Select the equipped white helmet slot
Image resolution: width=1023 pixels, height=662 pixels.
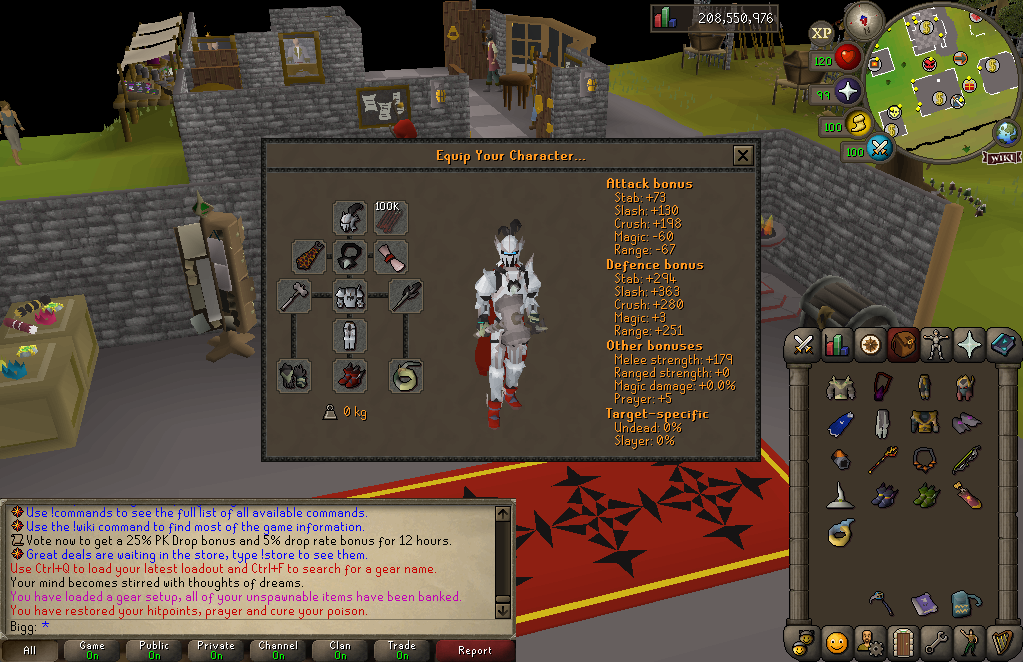pyautogui.click(x=349, y=217)
